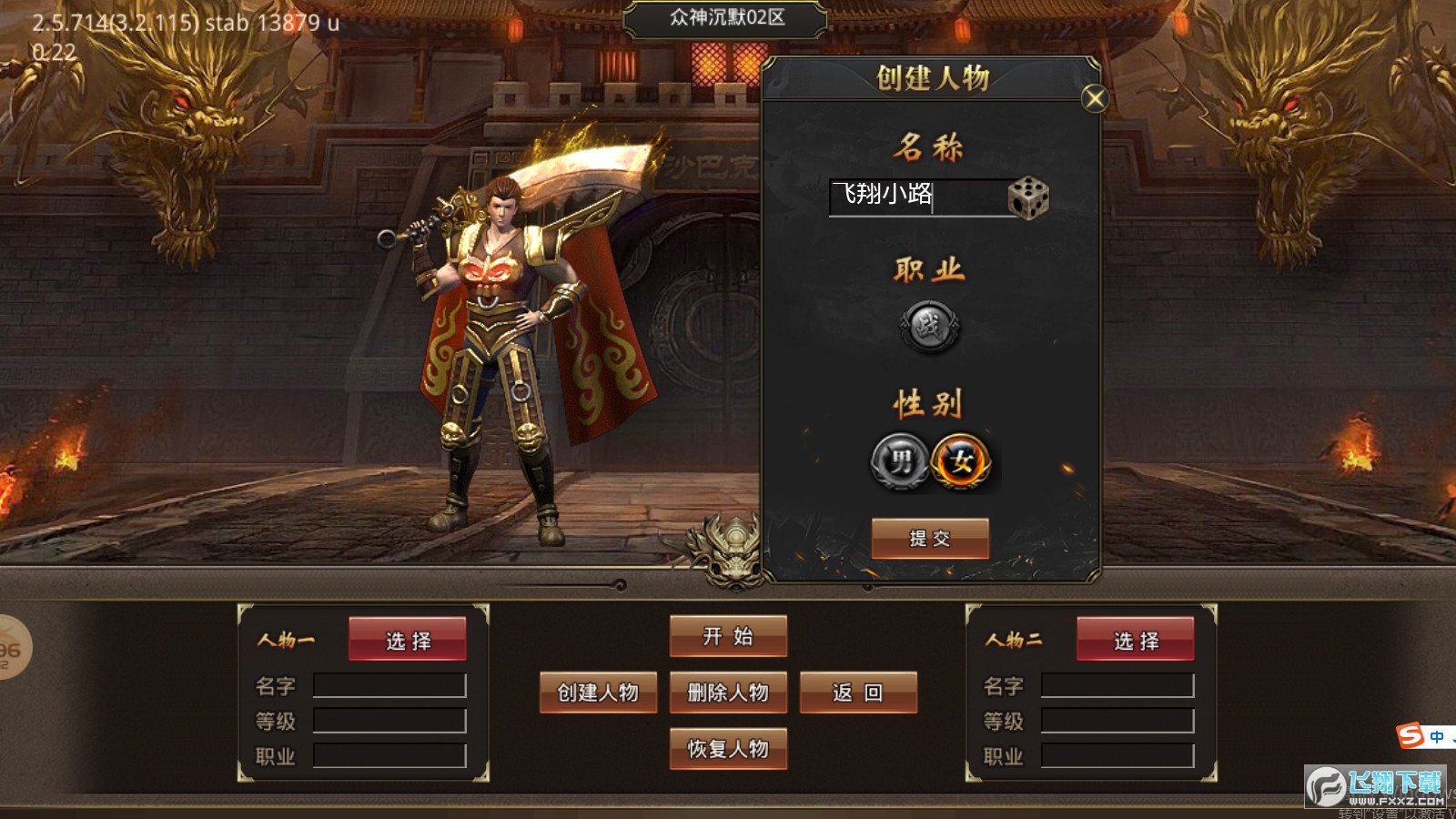Click the character name input field
The height and width of the screenshot is (819, 1456).
(915, 196)
